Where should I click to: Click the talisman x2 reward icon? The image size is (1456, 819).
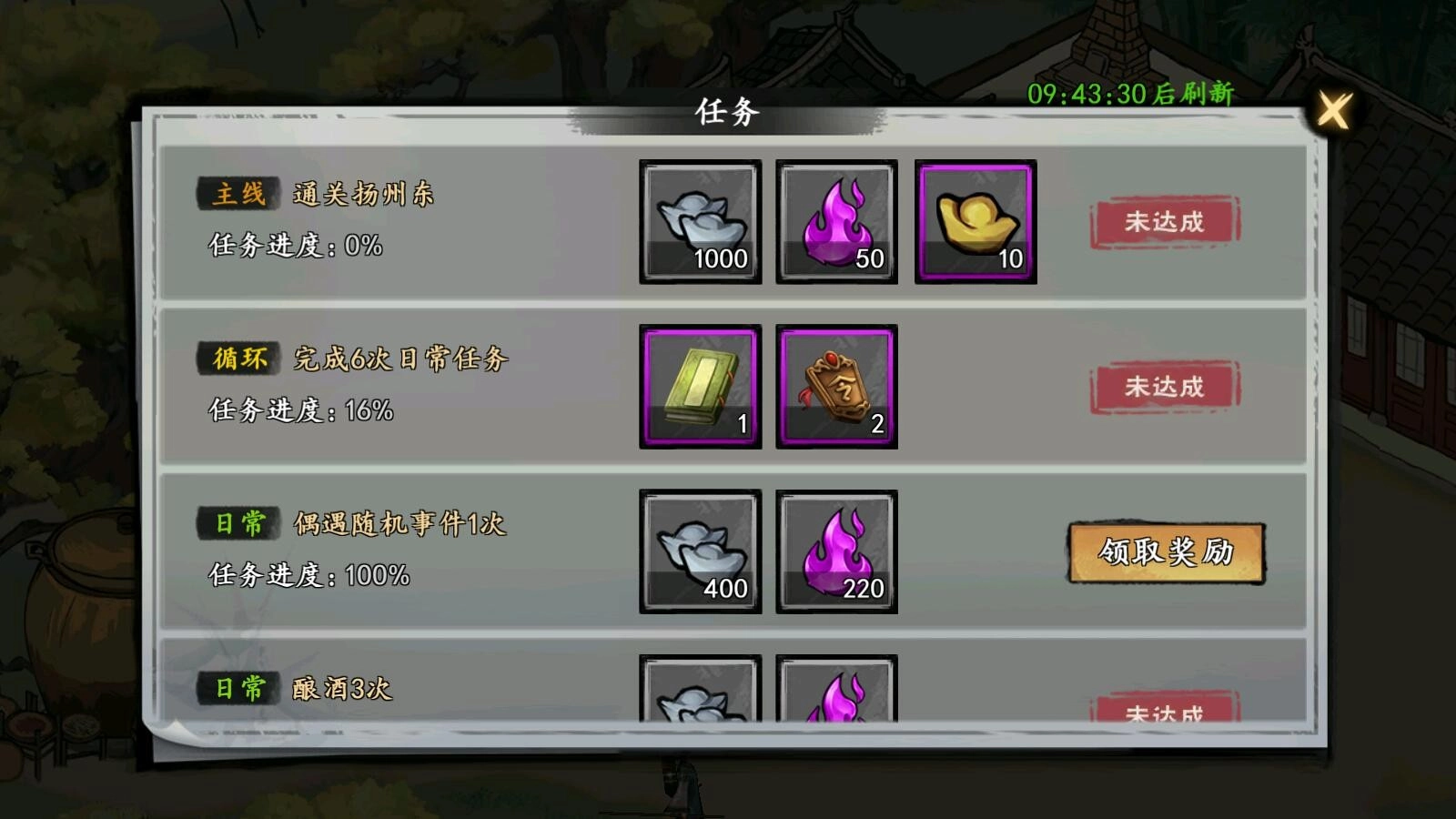pyautogui.click(x=837, y=387)
